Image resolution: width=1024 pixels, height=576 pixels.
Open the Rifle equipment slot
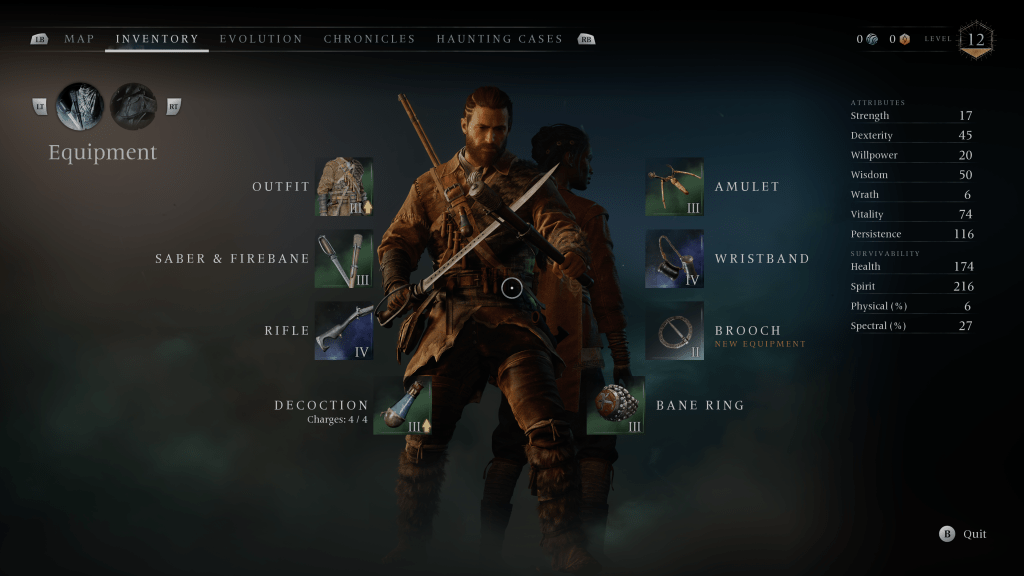[344, 331]
